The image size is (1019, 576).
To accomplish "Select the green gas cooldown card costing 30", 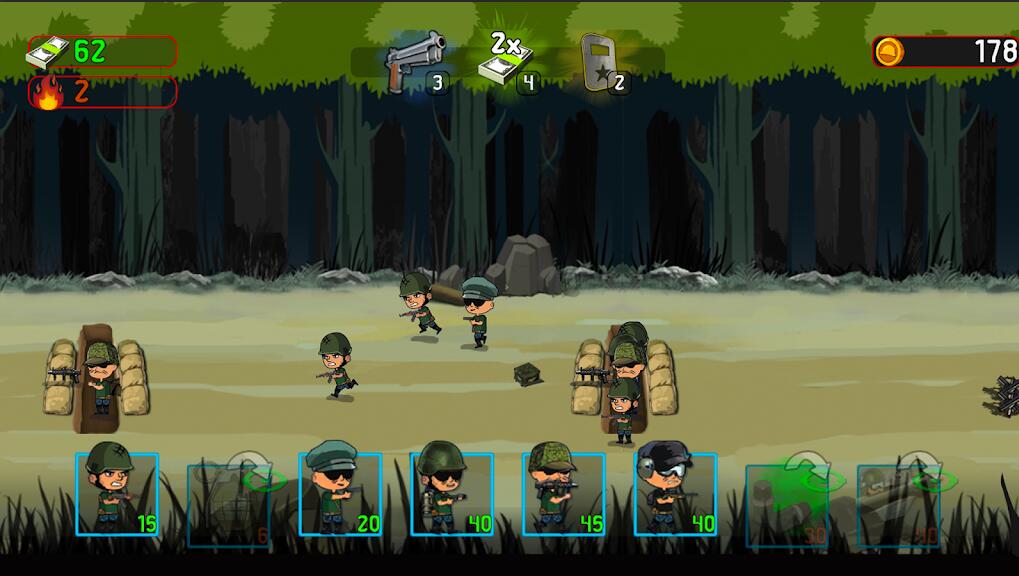I will click(787, 500).
